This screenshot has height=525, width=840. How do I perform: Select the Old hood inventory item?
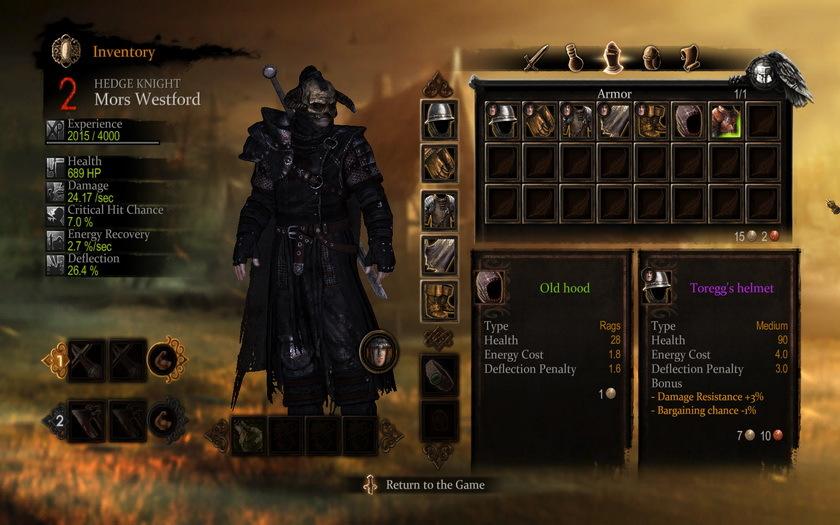coord(688,121)
